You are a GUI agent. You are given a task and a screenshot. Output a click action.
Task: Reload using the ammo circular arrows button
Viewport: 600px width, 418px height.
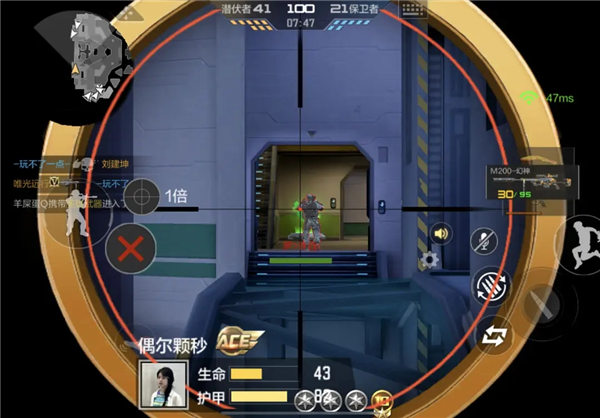(x=489, y=287)
